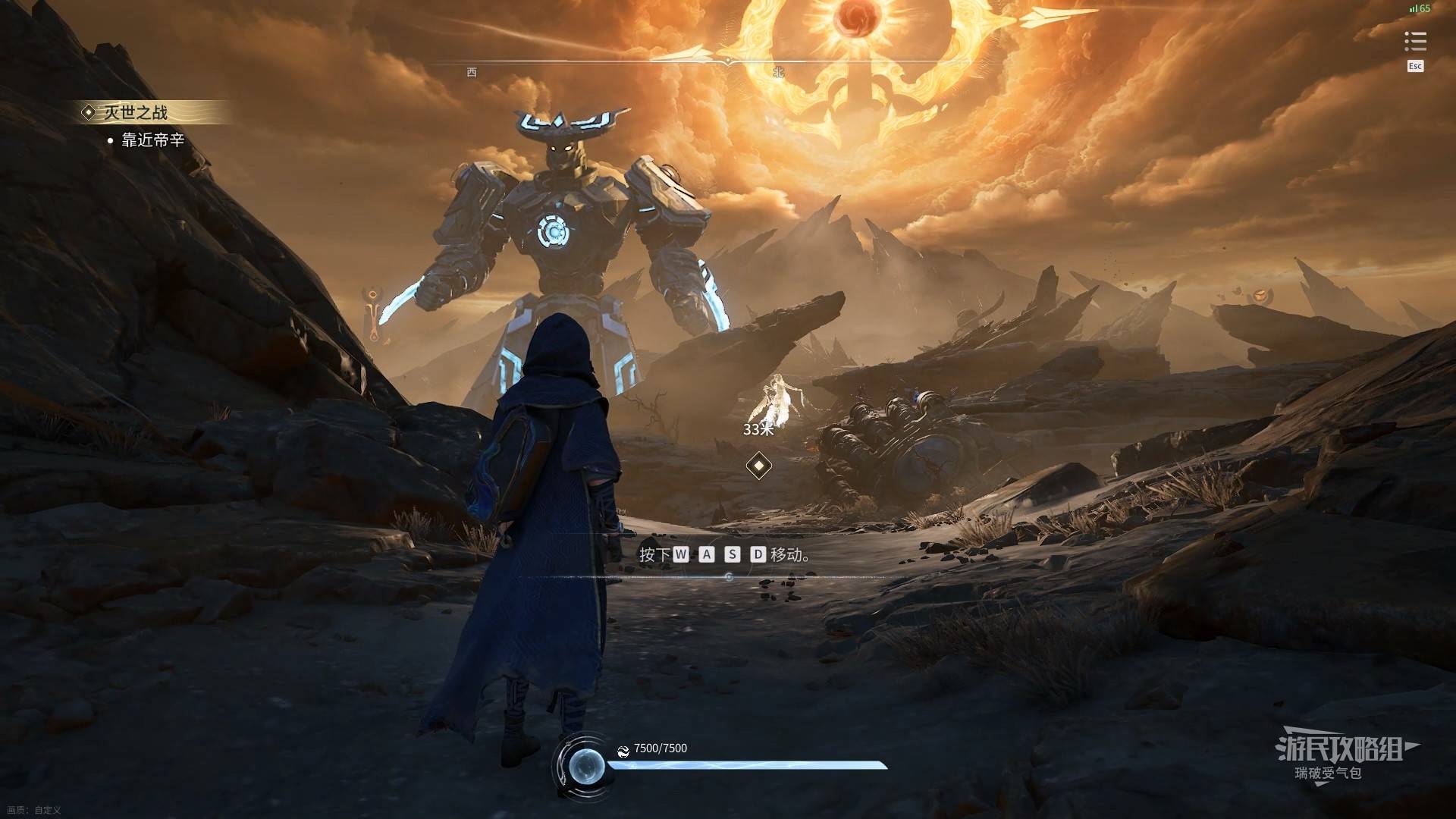Click the diamond quest waypoint marker
This screenshot has height=819, width=1456.
pos(758,465)
